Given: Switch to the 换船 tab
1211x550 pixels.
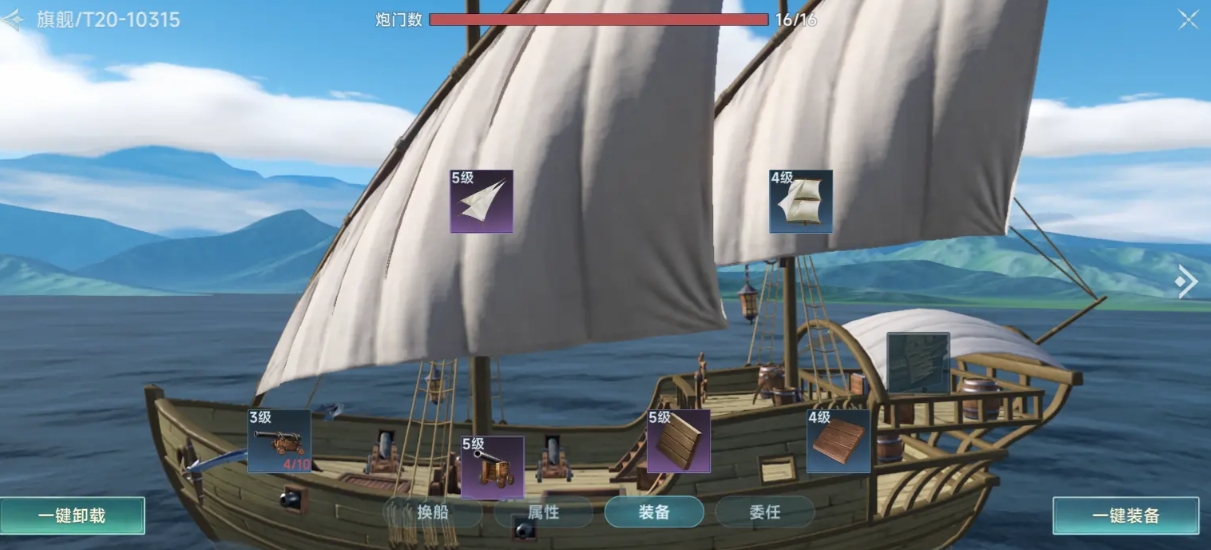Looking at the screenshot, I should pos(432,512).
